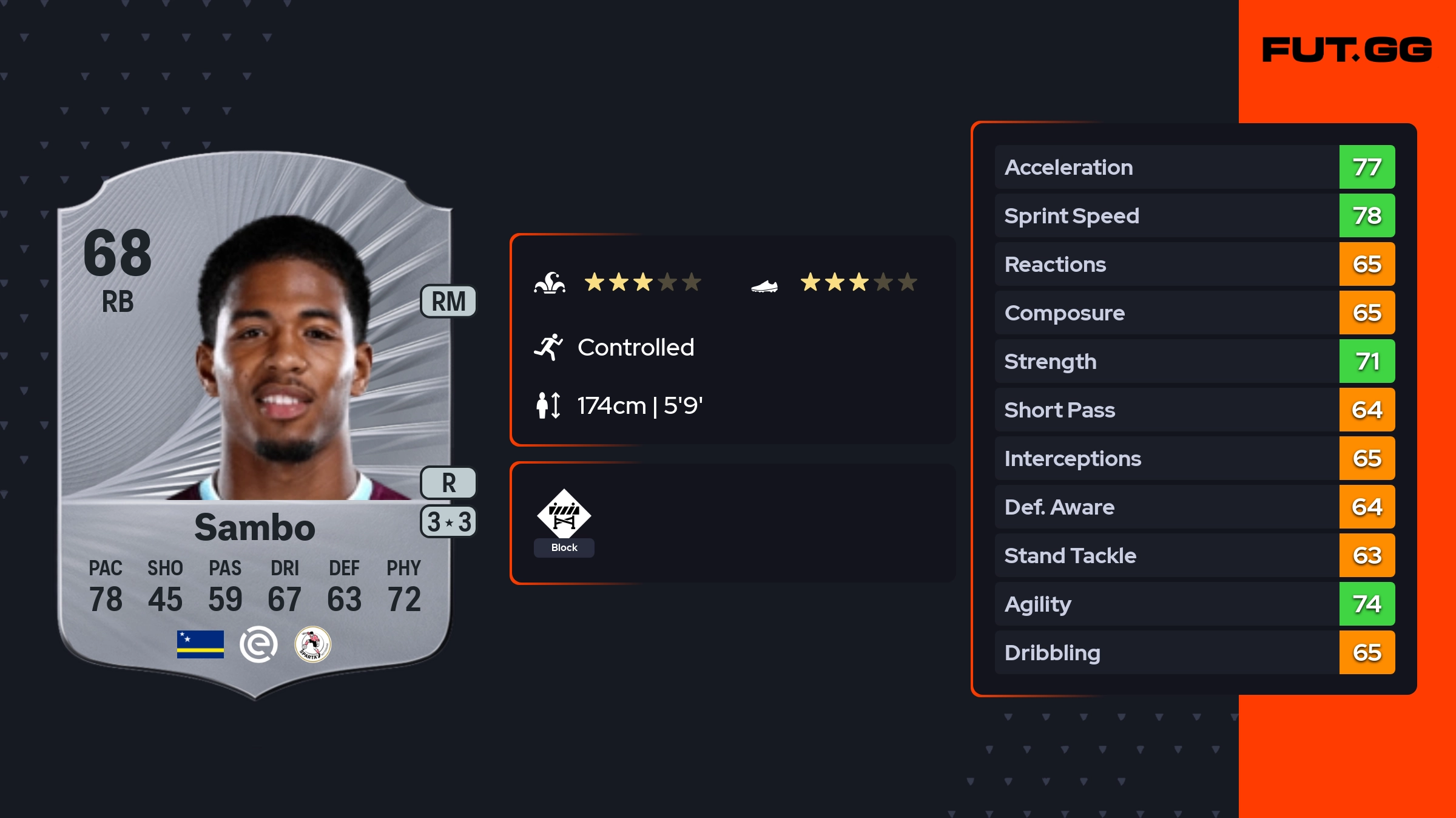The height and width of the screenshot is (818, 1456).
Task: Click the R preferred foot badge
Action: pos(448,483)
